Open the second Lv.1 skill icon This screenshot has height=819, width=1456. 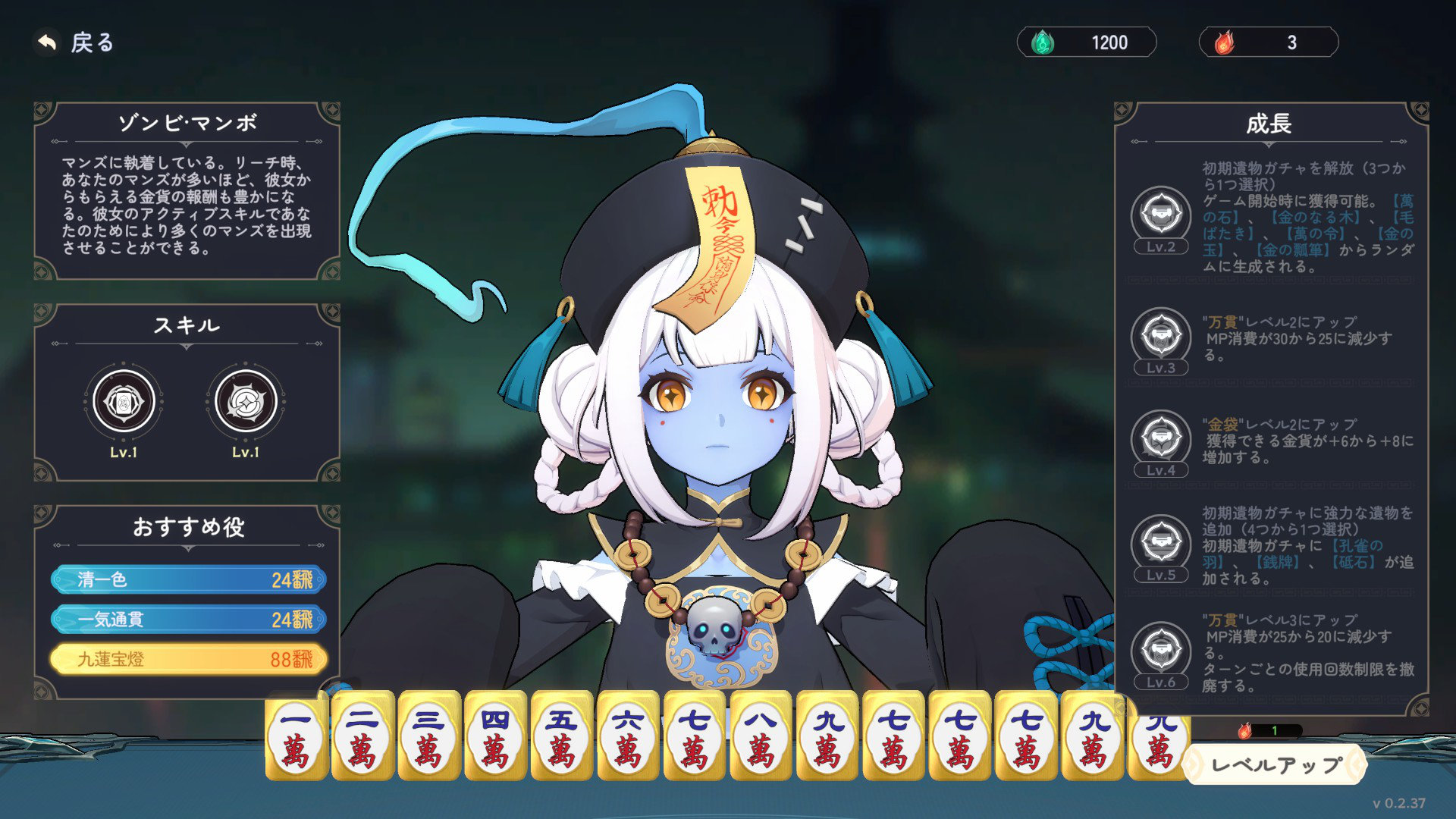click(x=246, y=401)
